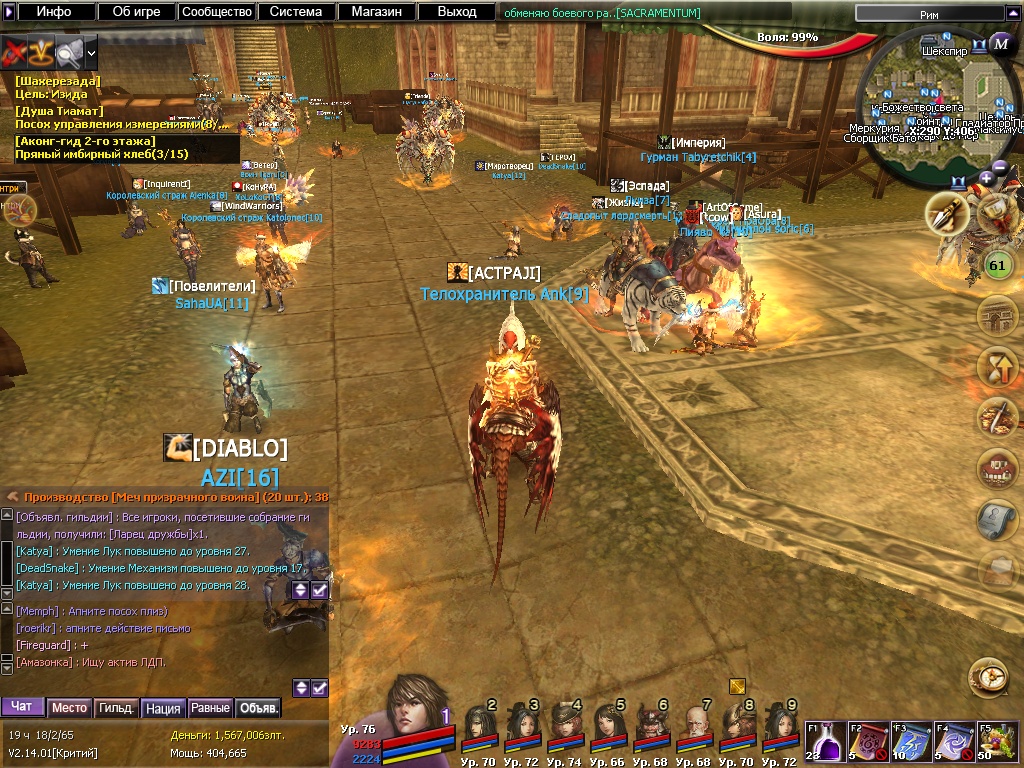Select the bald elder portrait numbered 7
The image size is (1024, 768).
click(695, 727)
